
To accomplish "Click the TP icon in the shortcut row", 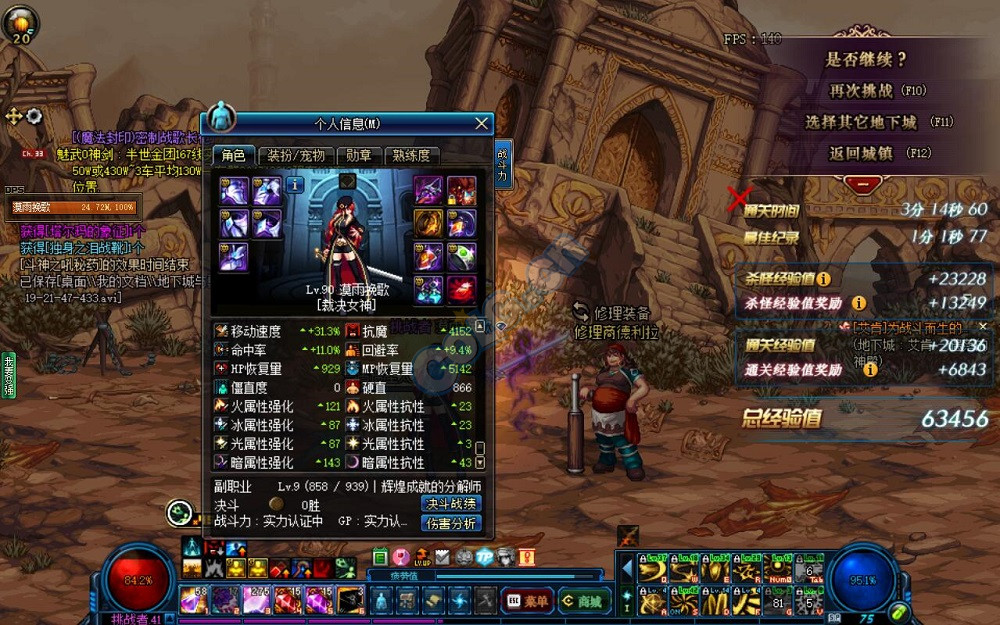I will coord(484,557).
